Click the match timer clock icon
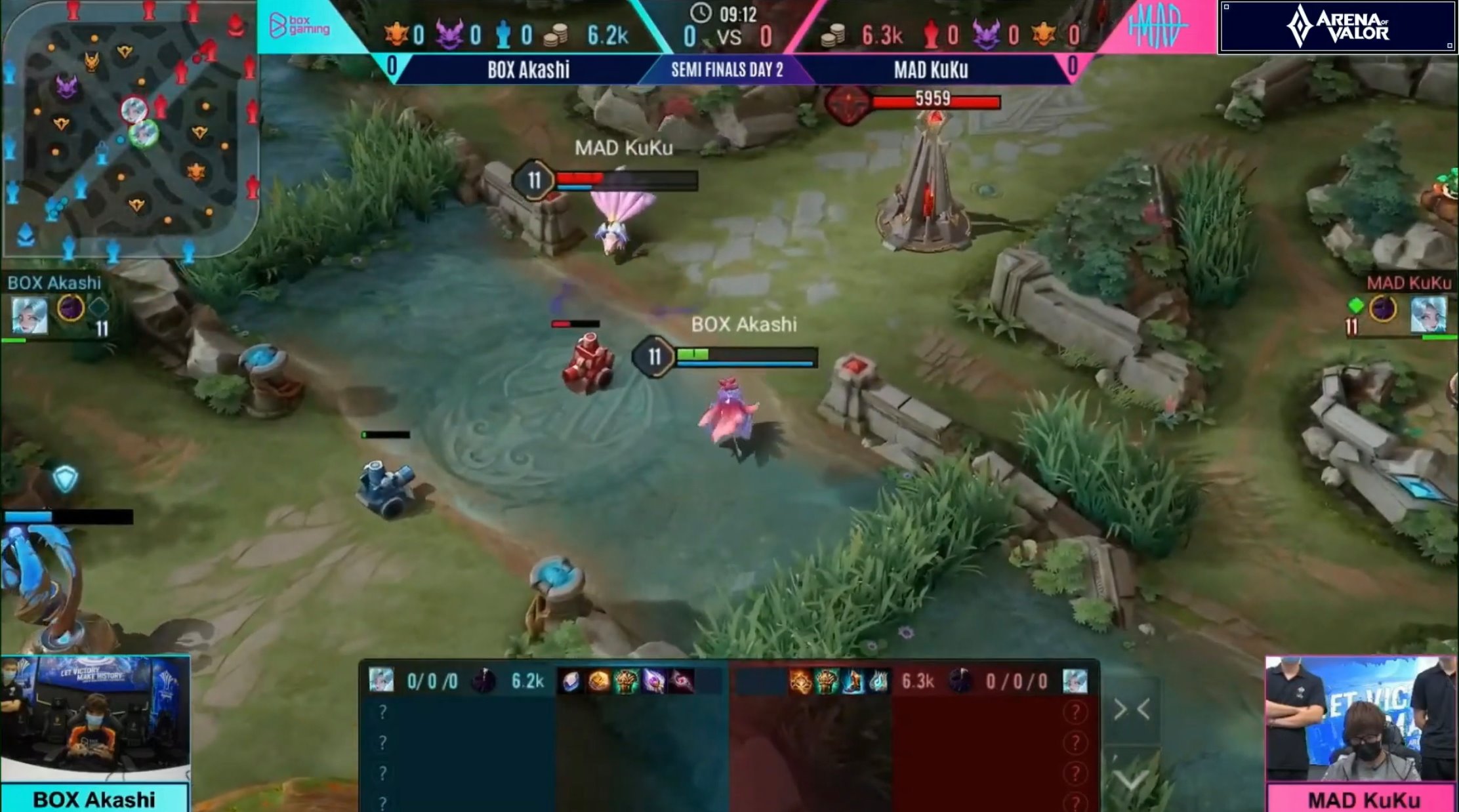The image size is (1459, 812). (699, 12)
